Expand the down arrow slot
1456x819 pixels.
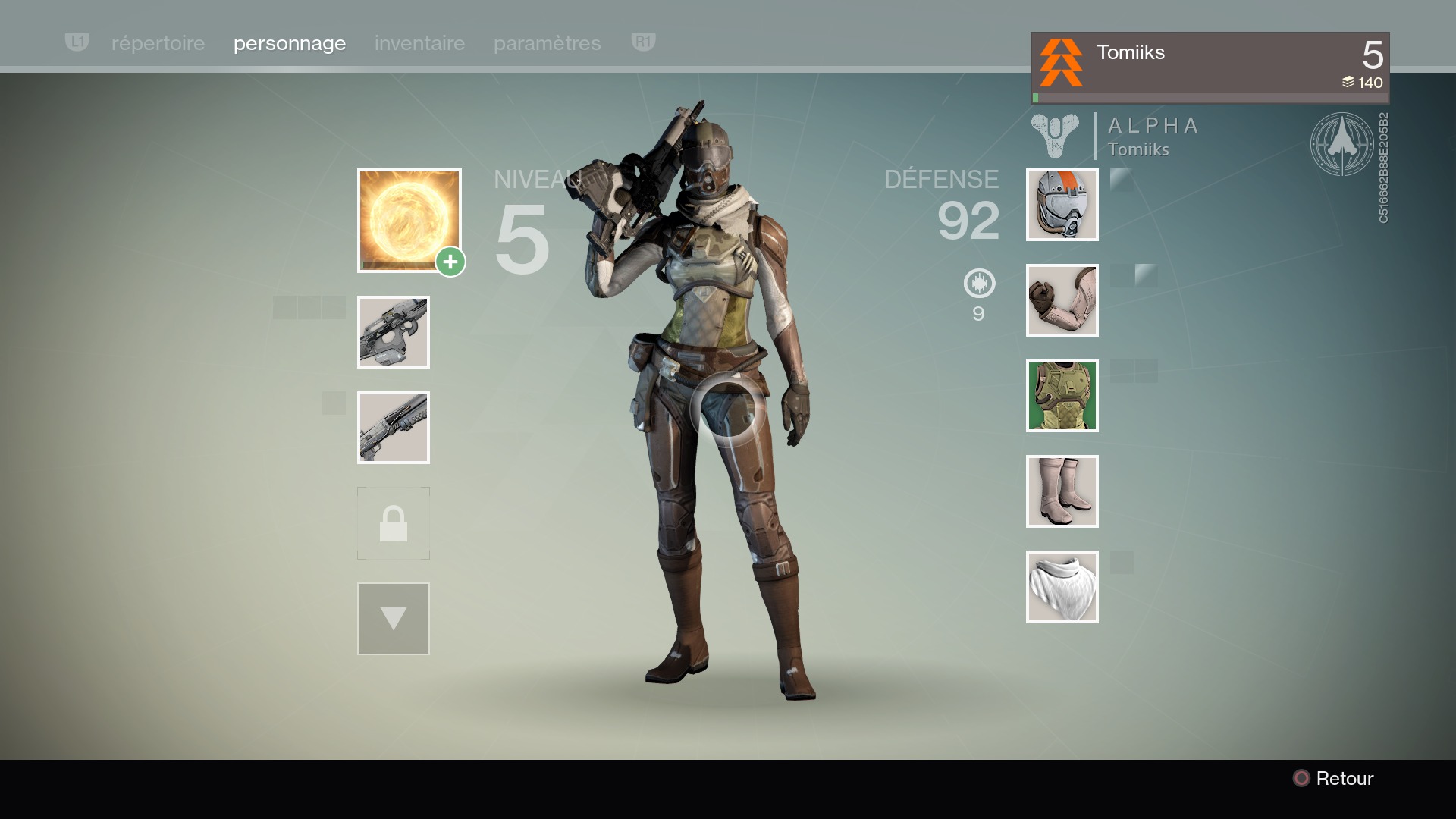(394, 619)
